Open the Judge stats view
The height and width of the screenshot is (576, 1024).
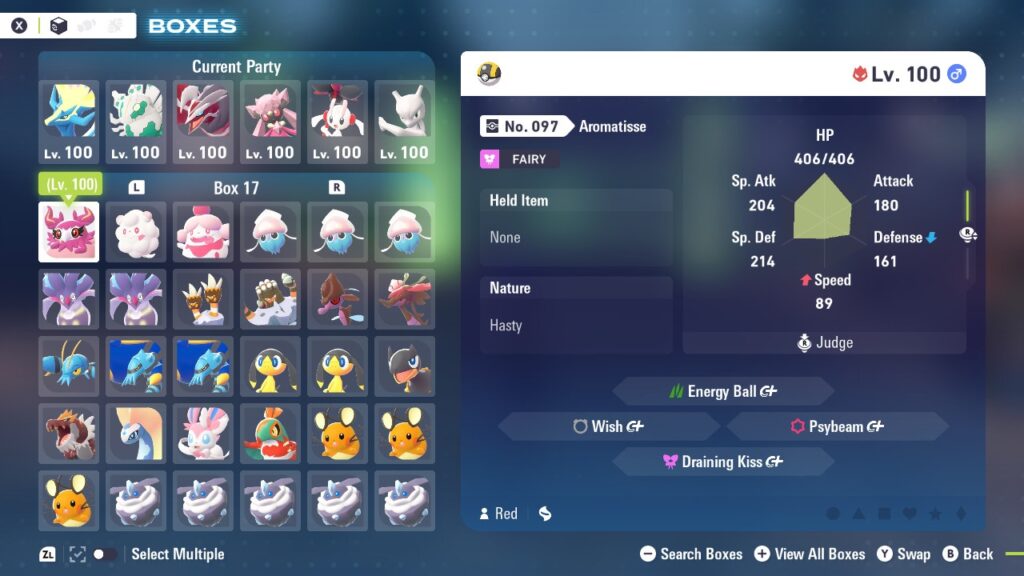pos(824,343)
